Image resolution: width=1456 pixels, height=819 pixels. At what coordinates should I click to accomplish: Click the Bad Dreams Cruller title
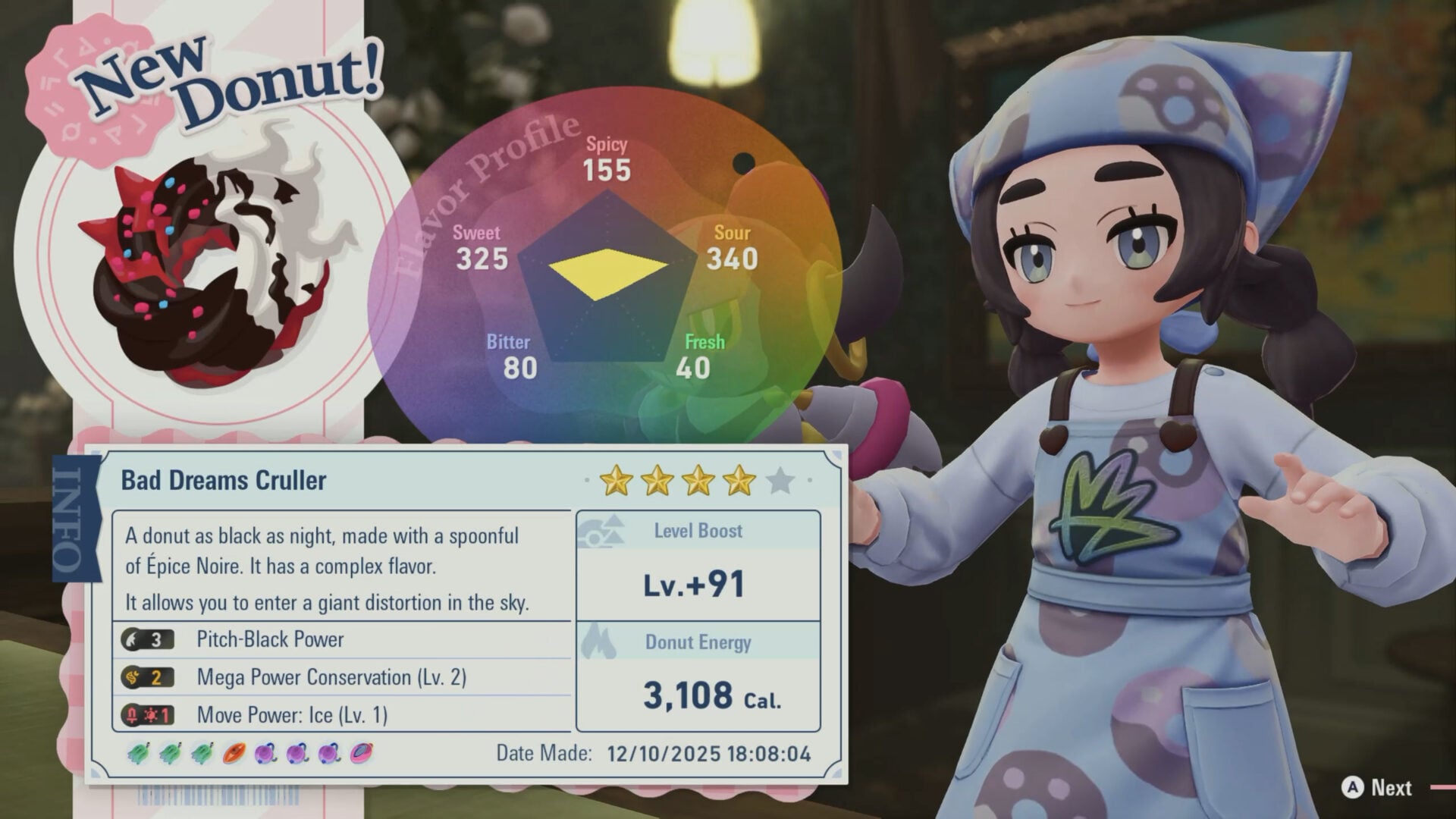[x=222, y=480]
